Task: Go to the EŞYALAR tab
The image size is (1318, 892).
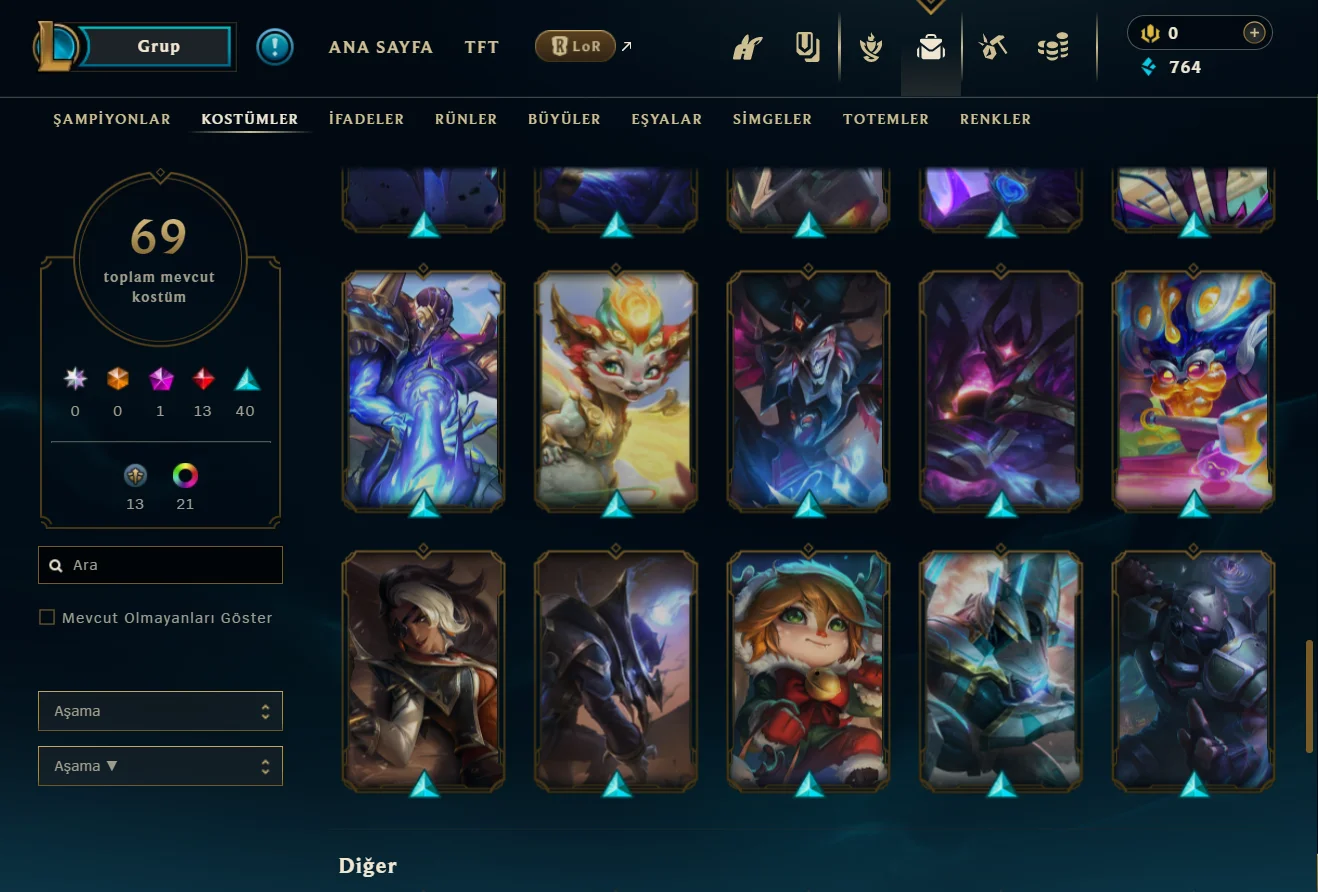Action: coord(667,119)
